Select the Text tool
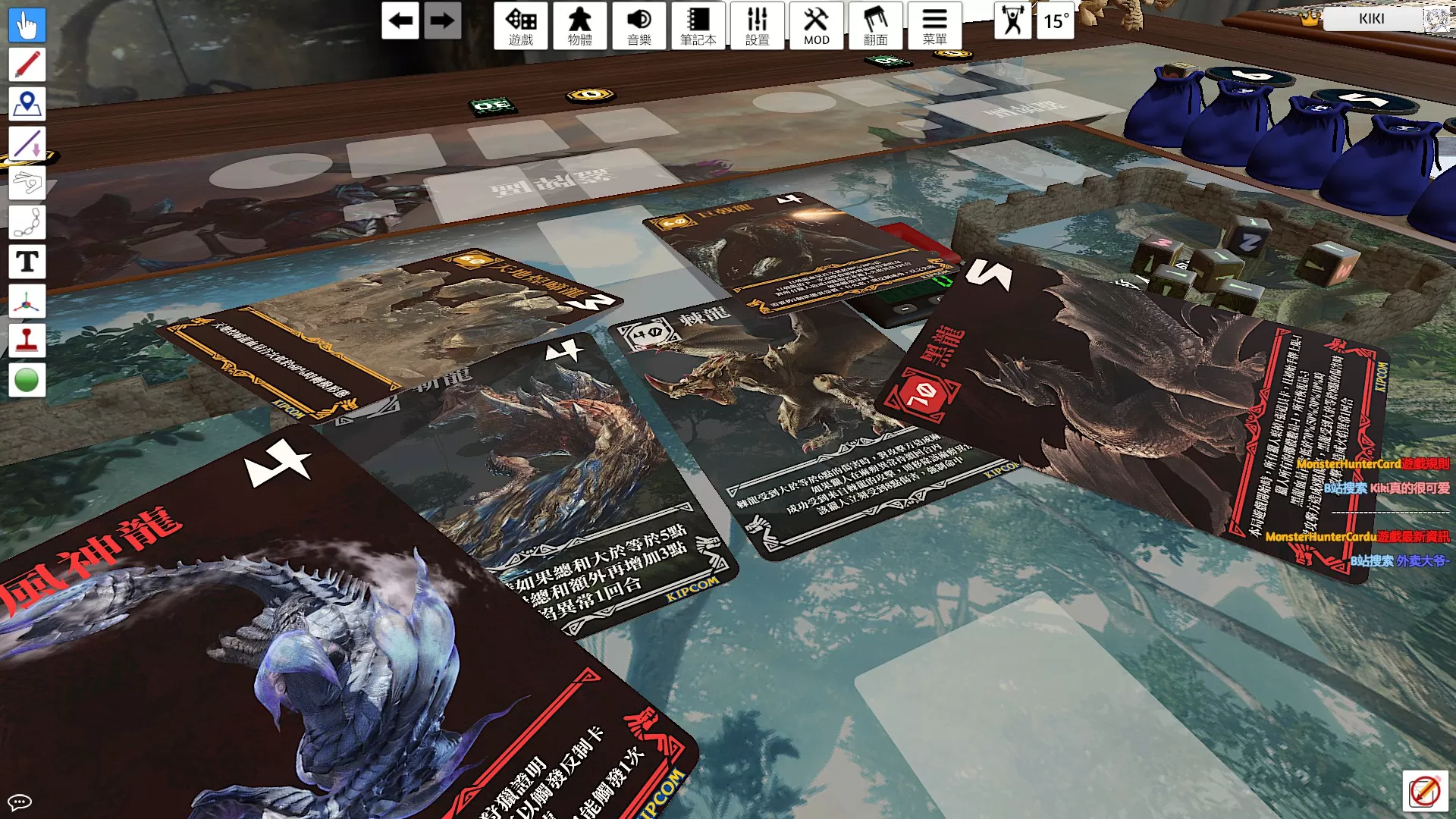This screenshot has height=819, width=1456. [x=27, y=262]
